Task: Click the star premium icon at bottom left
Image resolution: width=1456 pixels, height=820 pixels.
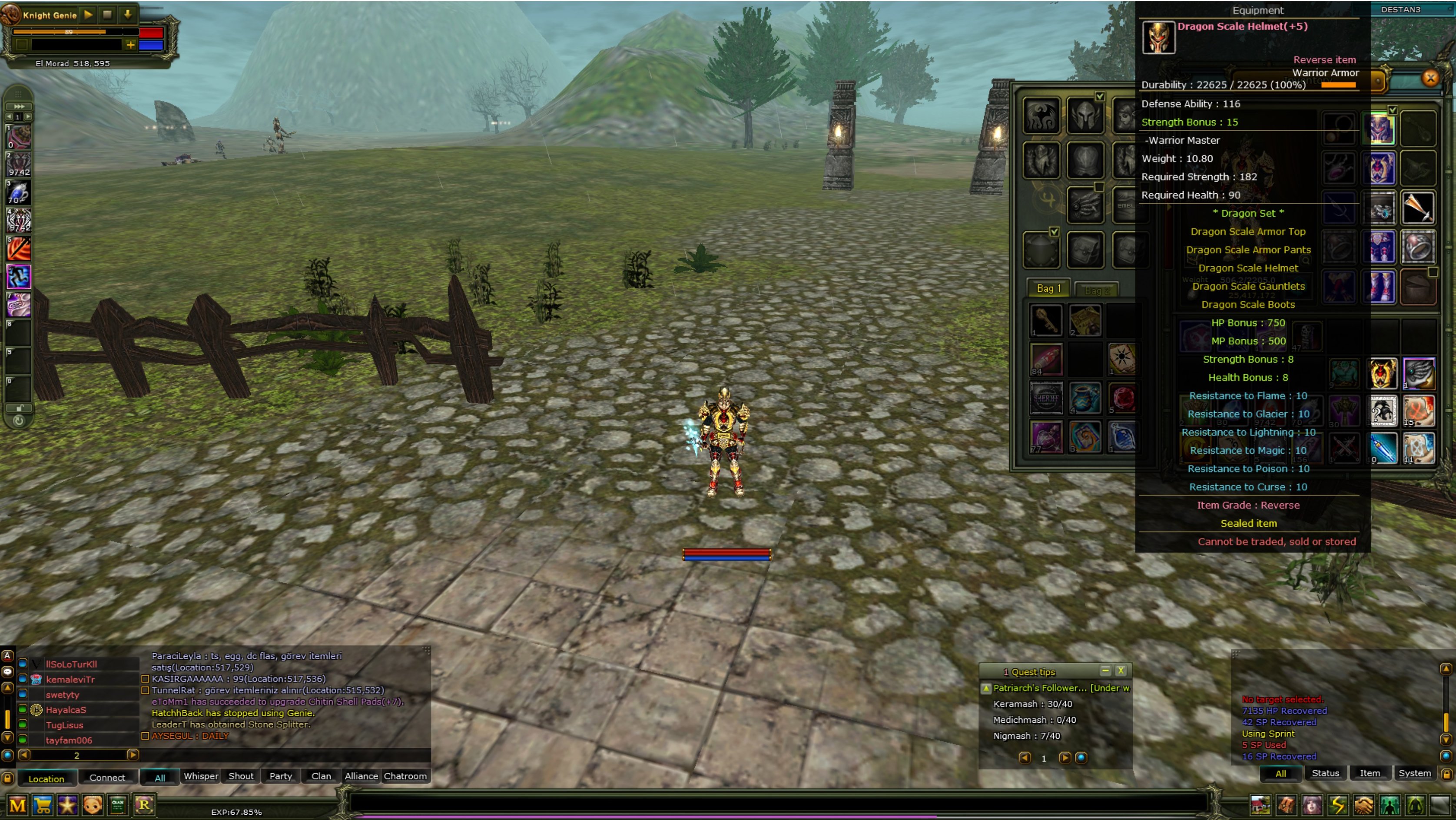Action: click(67, 805)
